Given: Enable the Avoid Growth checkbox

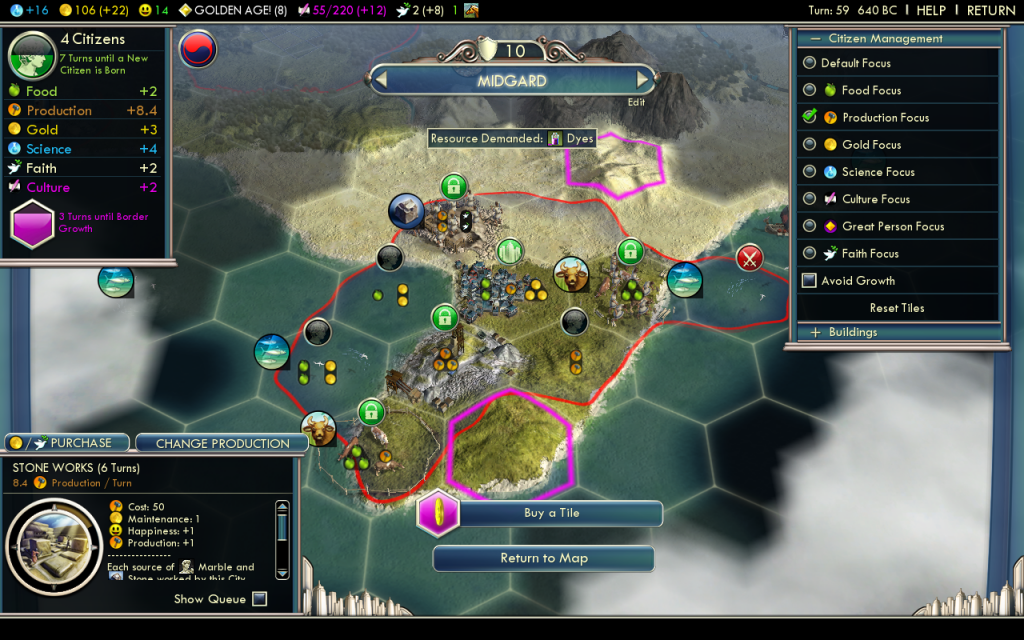Looking at the screenshot, I should 810,281.
